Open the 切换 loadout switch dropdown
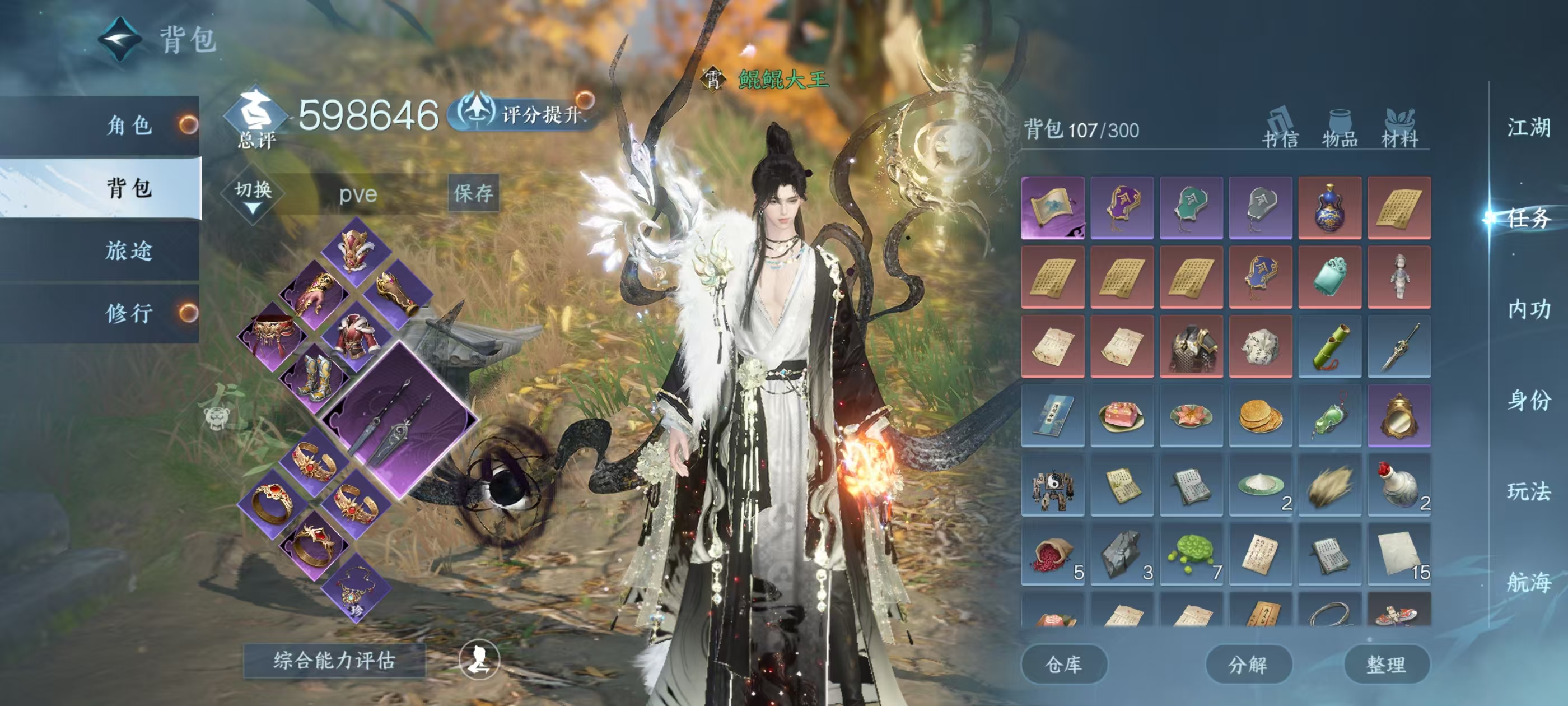Screen dimensions: 1568x706 click(x=253, y=194)
